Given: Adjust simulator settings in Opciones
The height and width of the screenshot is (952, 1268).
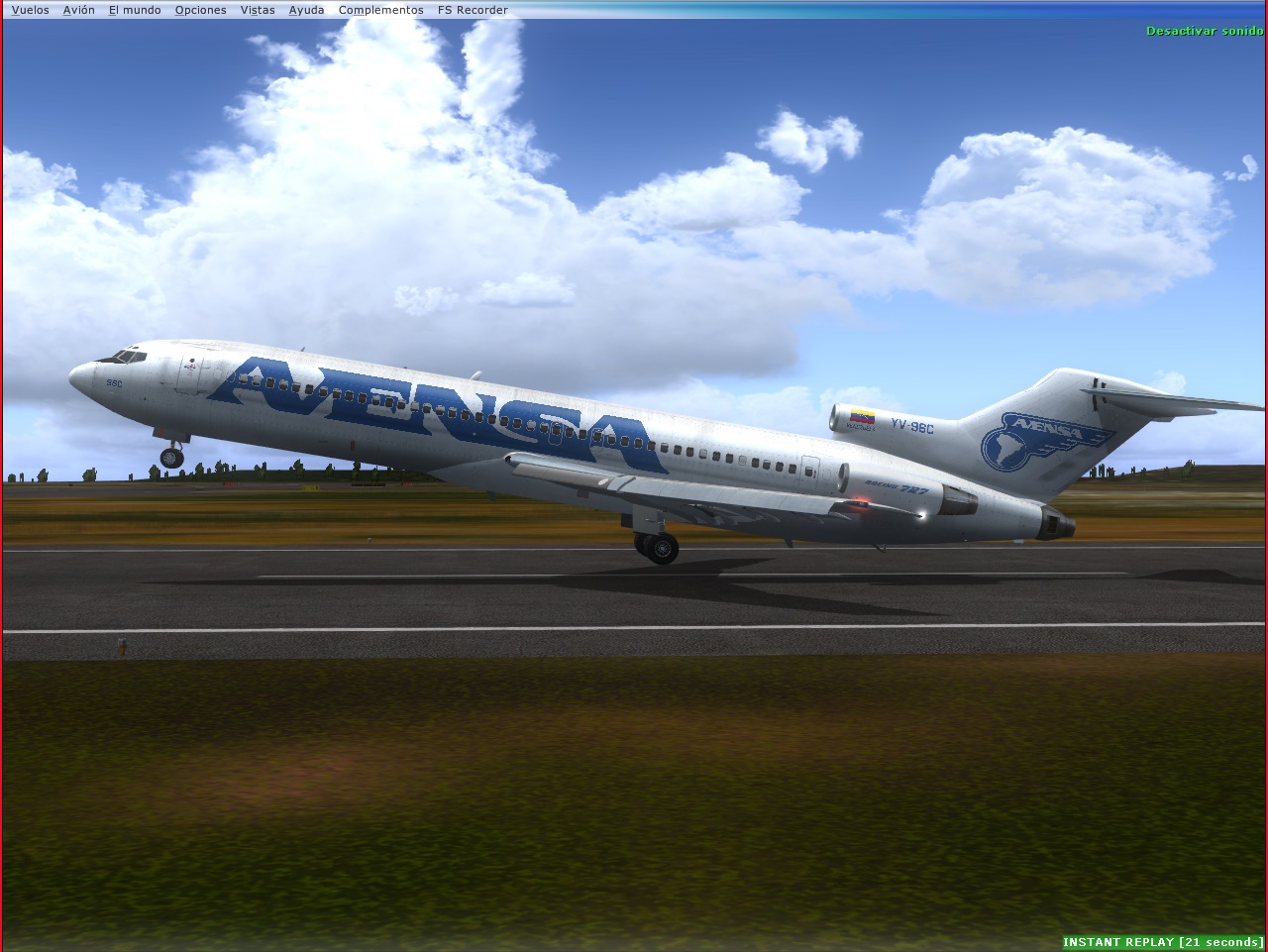Looking at the screenshot, I should click(200, 9).
